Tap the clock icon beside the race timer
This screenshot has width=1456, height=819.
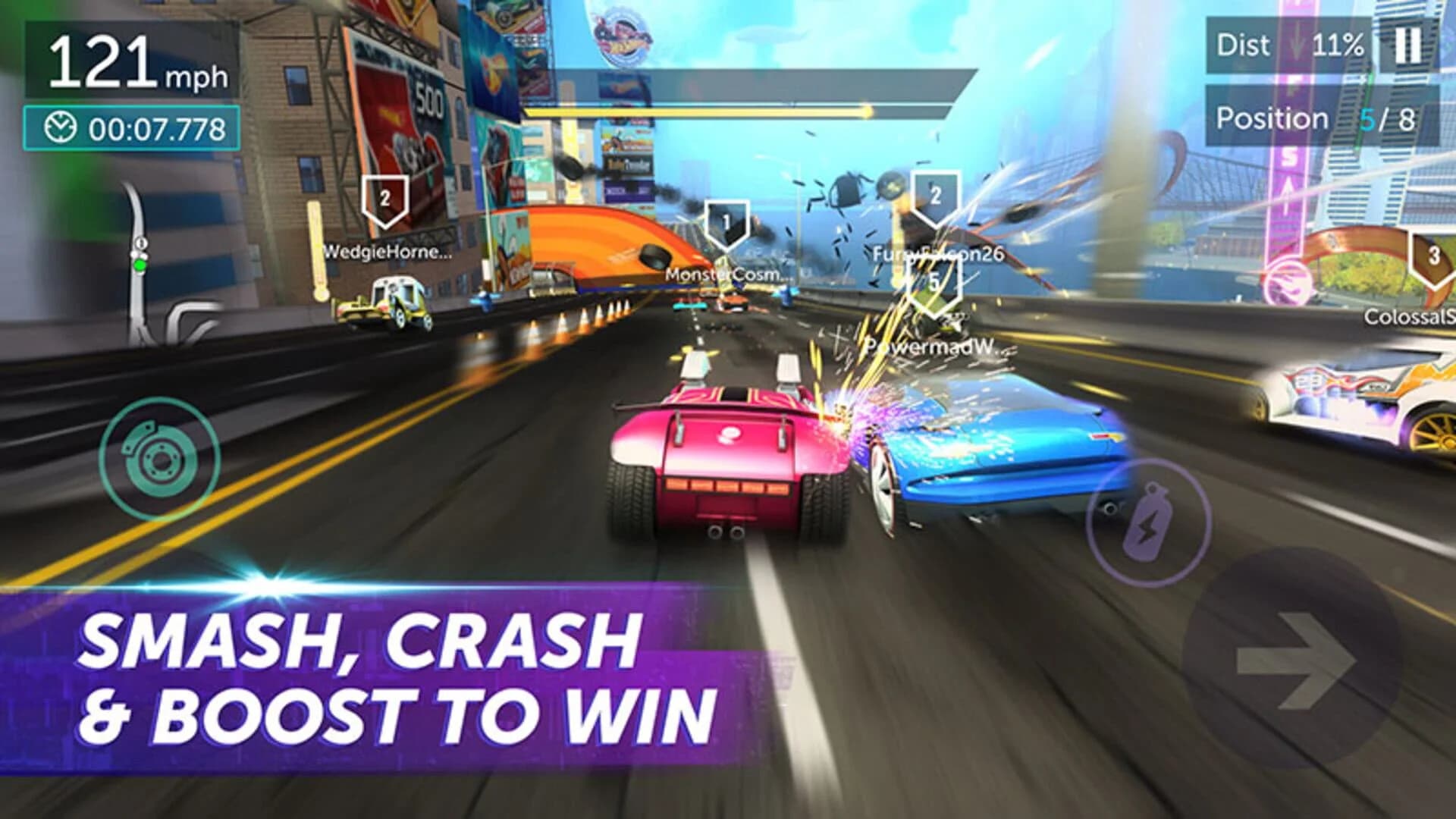click(x=62, y=127)
